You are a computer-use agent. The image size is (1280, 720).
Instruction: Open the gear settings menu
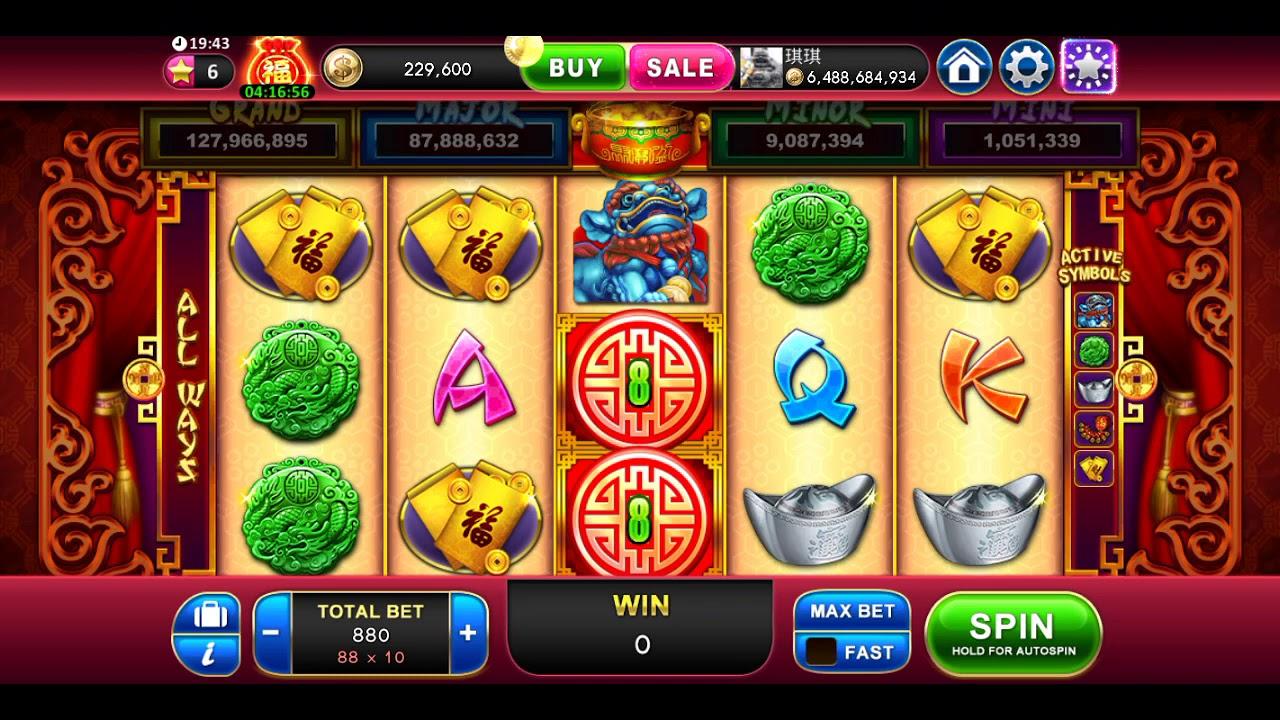click(1026, 68)
